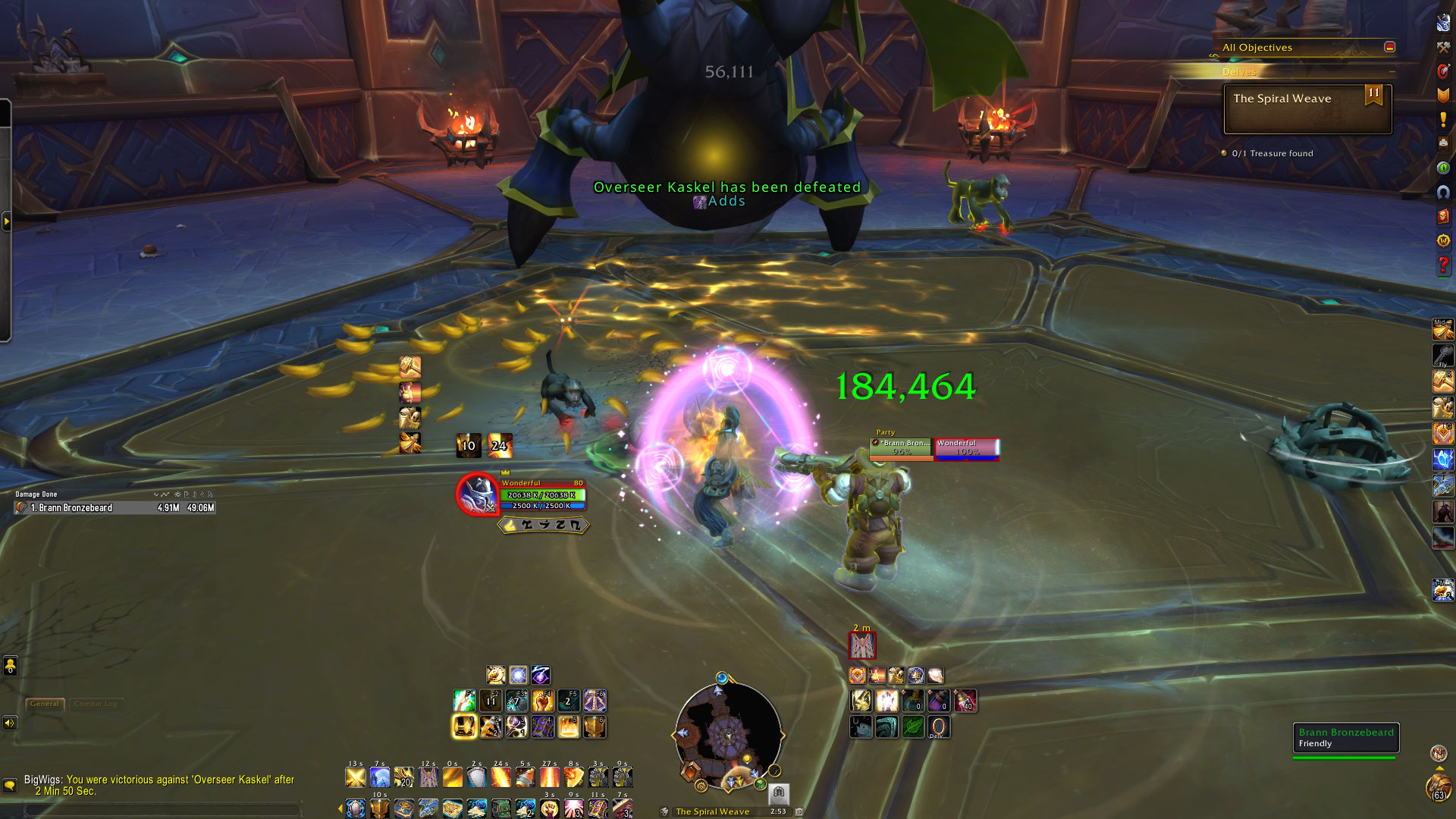1456x819 pixels.
Task: Click the player portrait with helmet icon
Action: (x=477, y=494)
